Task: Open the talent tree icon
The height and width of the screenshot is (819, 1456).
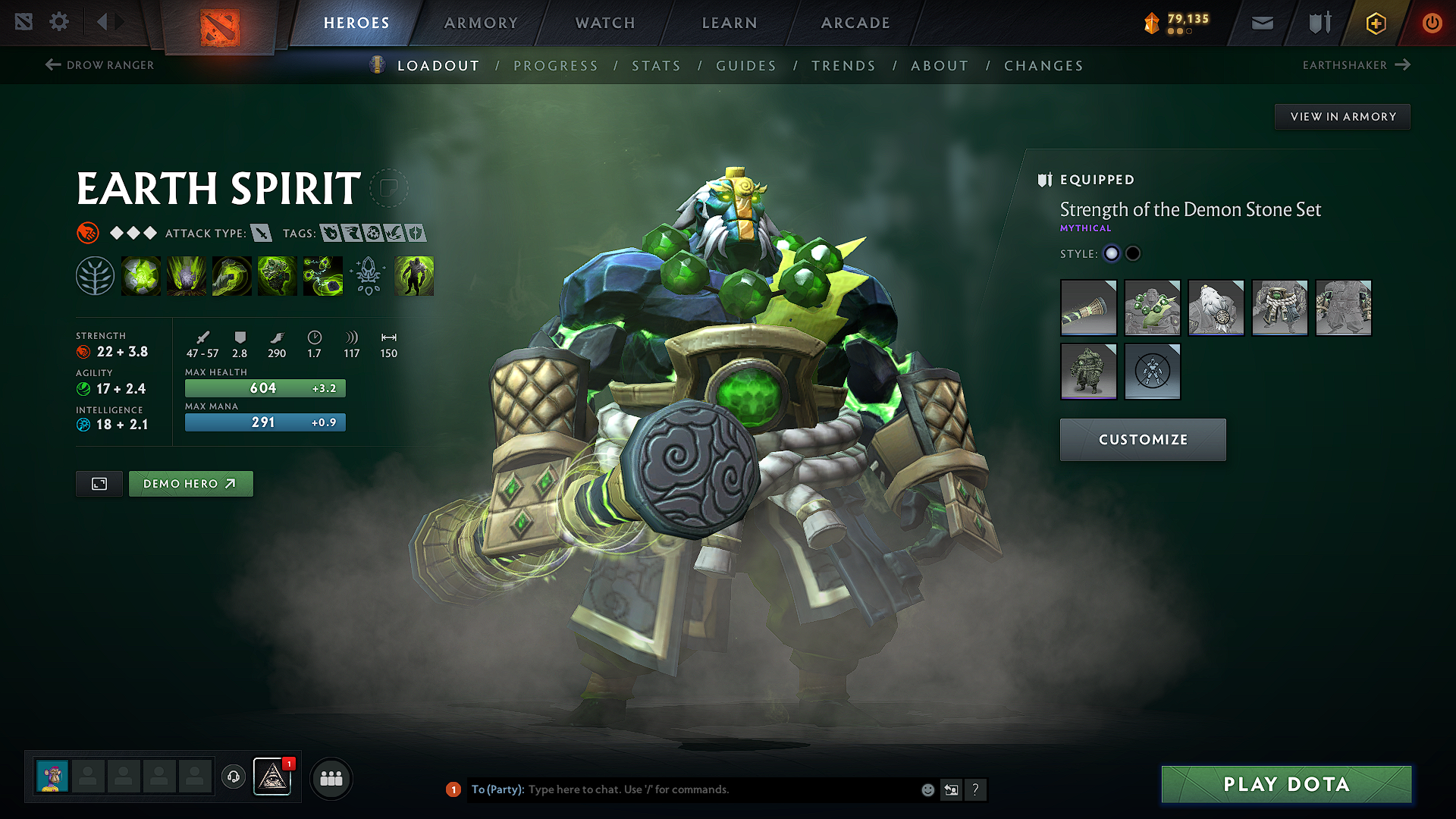Action: (95, 275)
